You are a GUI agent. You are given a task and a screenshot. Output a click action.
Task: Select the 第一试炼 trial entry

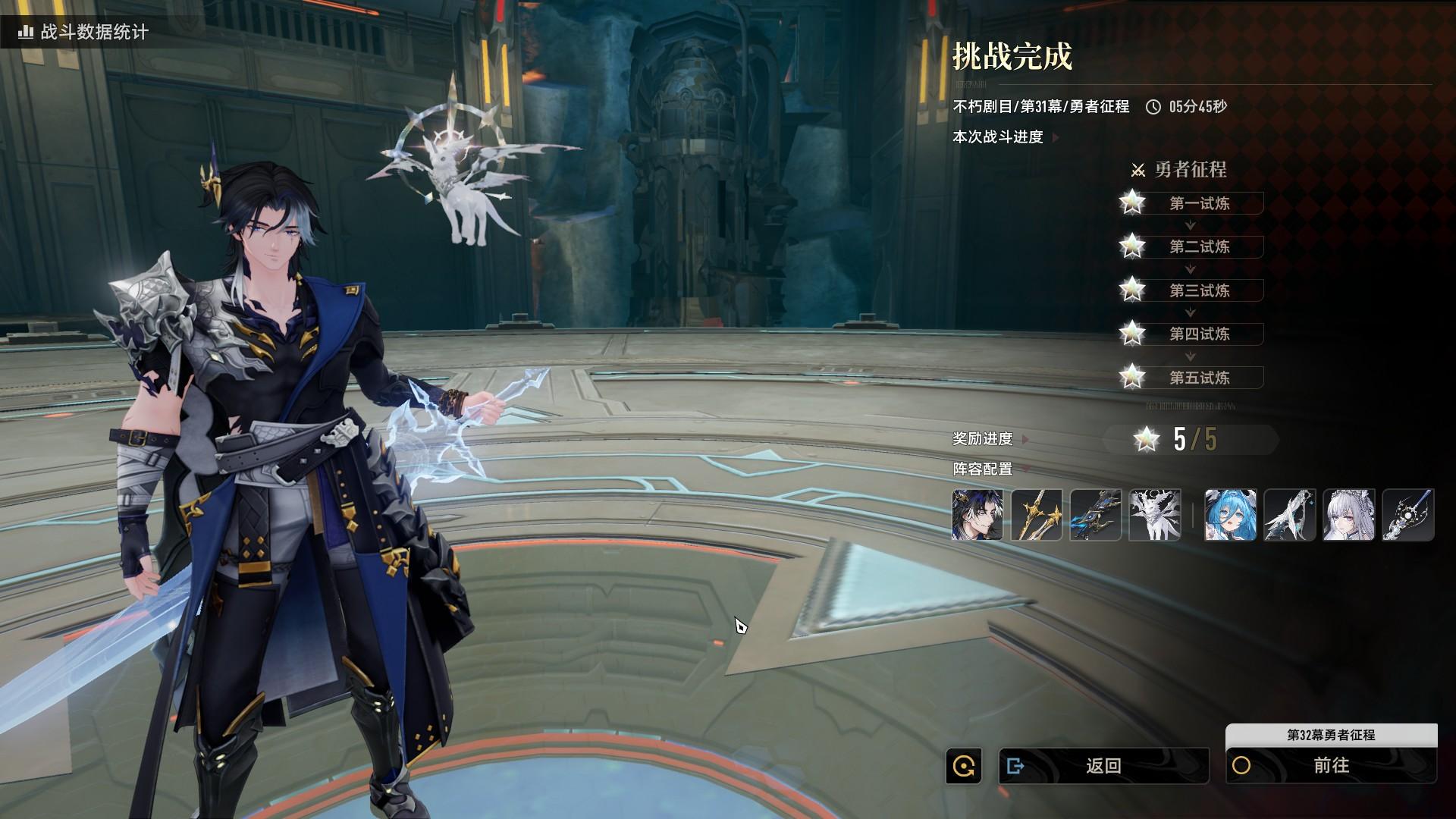coord(1199,203)
